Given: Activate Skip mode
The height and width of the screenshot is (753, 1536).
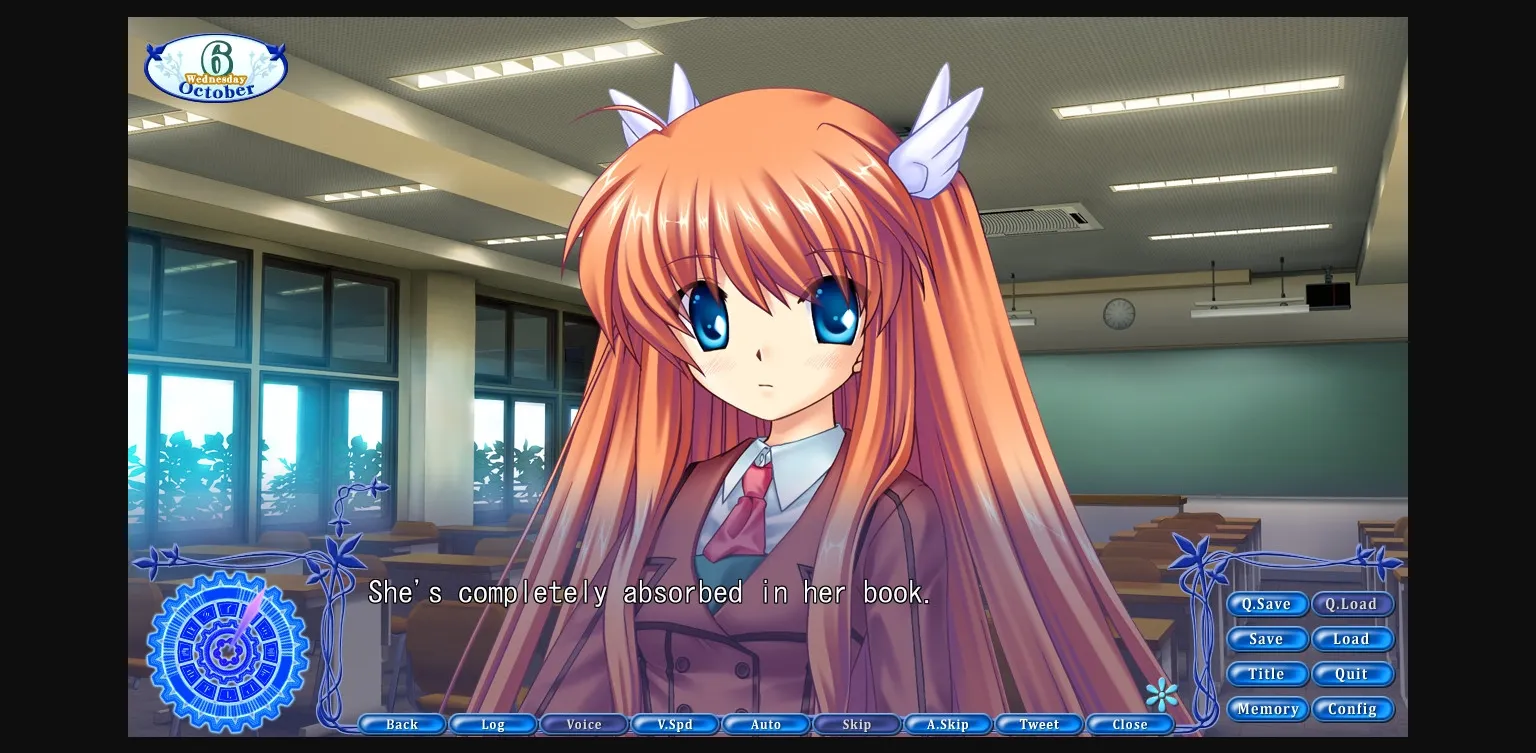Looking at the screenshot, I should click(857, 724).
